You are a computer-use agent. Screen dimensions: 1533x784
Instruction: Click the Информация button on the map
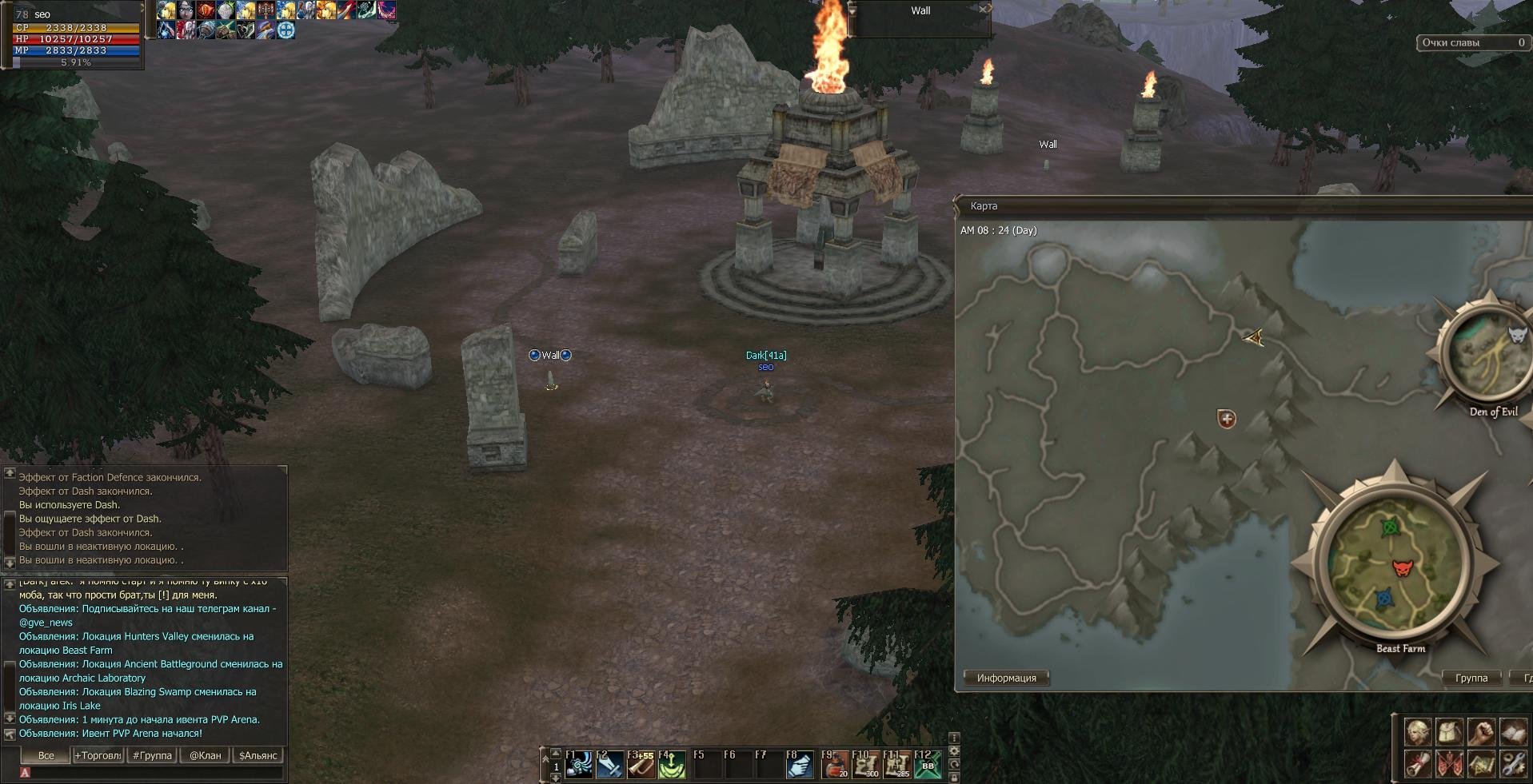point(1006,678)
